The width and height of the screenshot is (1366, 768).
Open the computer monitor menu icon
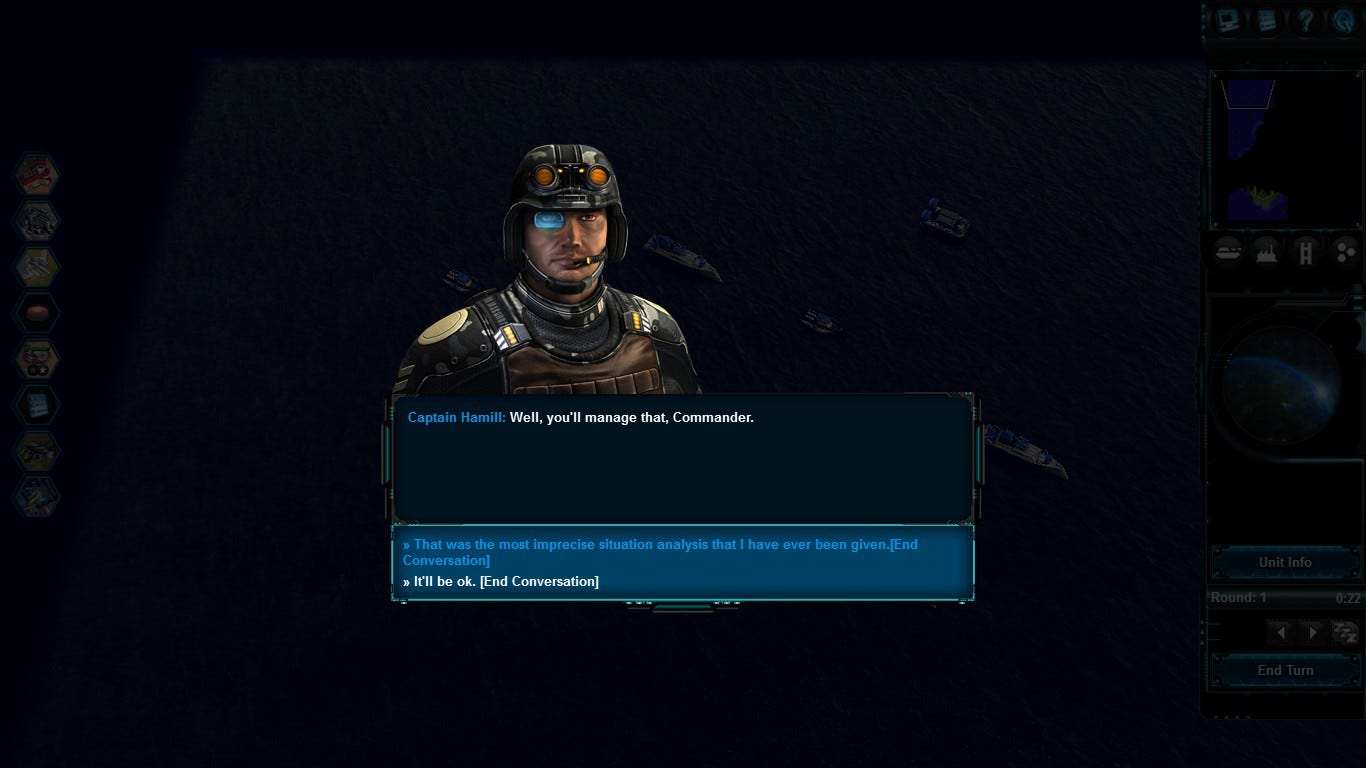[1228, 21]
